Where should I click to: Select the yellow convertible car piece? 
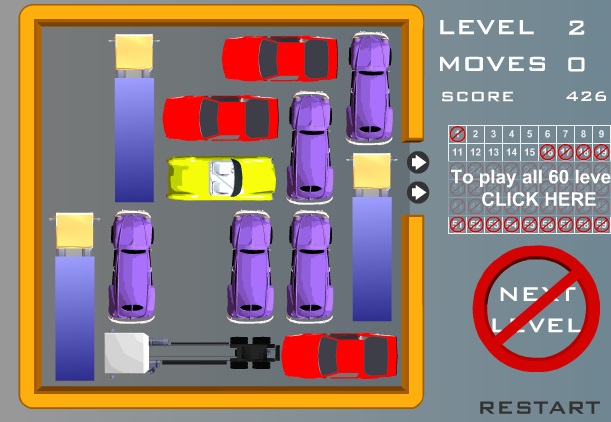220,178
